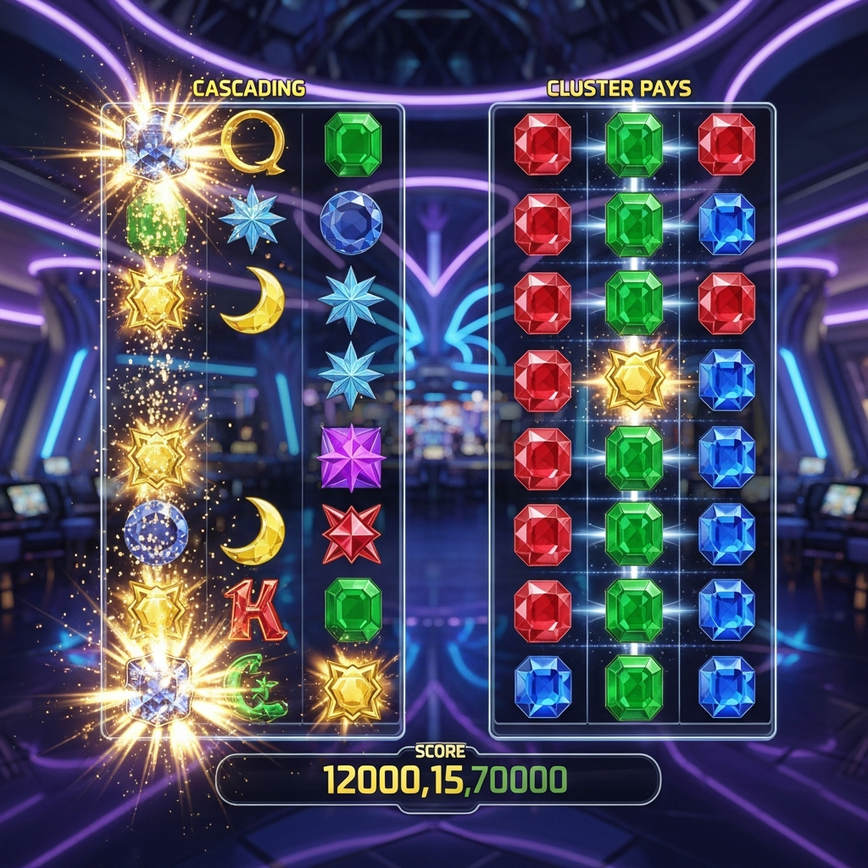The width and height of the screenshot is (868, 868).
Task: Click the red letter K tile
Action: 254,608
